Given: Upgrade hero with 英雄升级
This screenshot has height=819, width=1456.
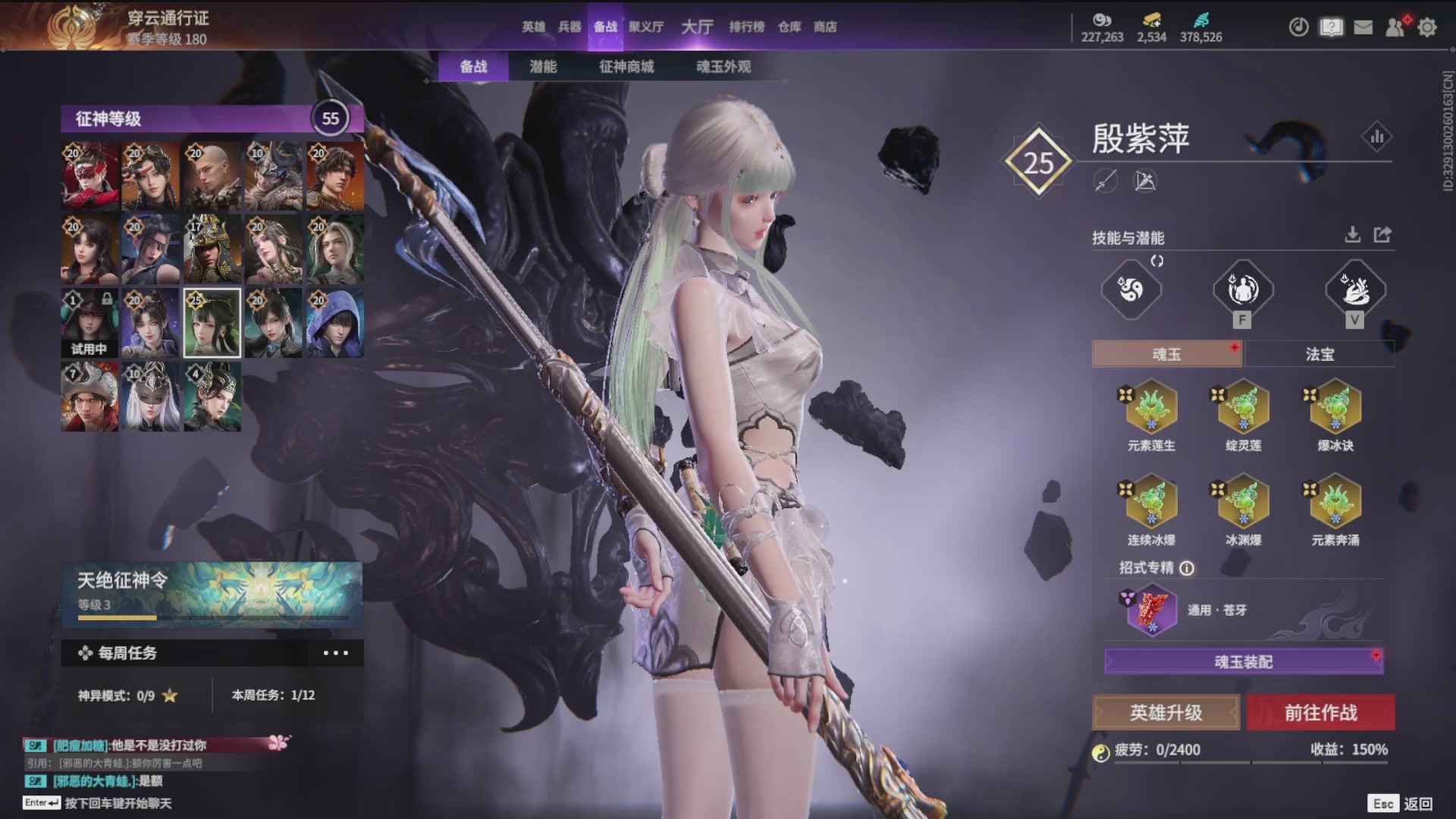Looking at the screenshot, I should pos(1166,713).
